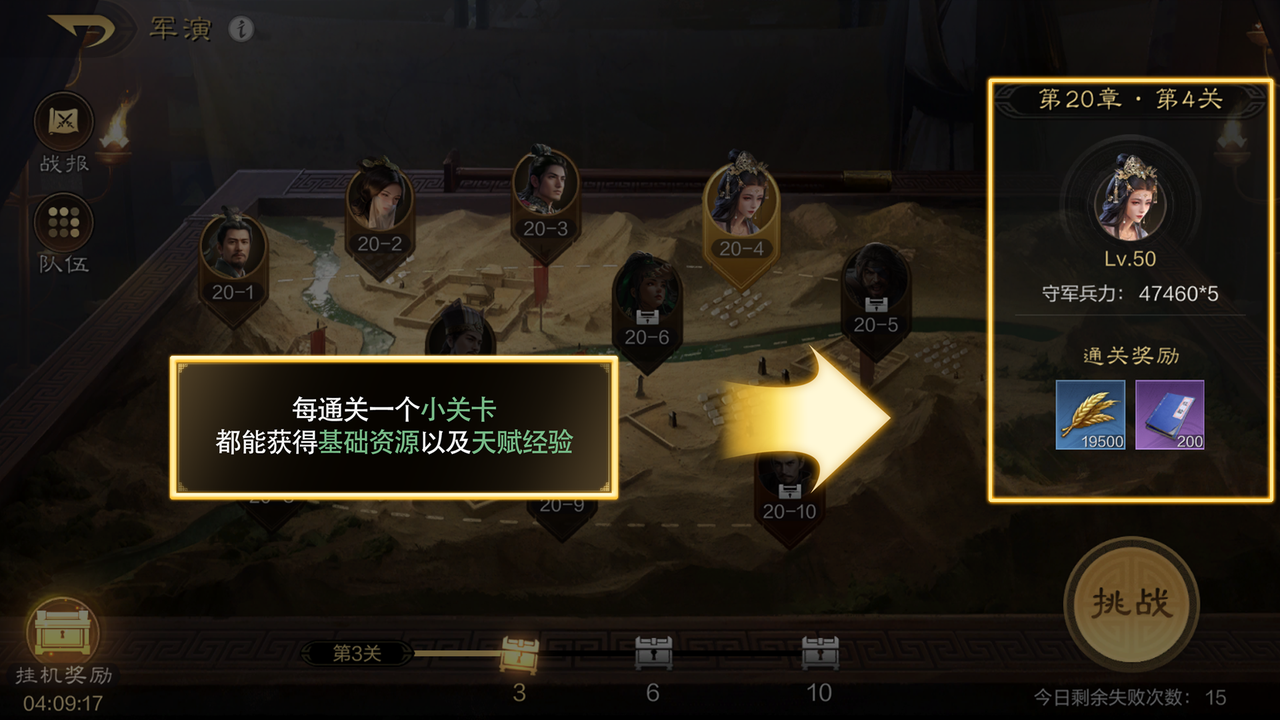Click the blue book reward showing 200
Image resolution: width=1280 pixels, height=720 pixels.
click(x=1168, y=415)
